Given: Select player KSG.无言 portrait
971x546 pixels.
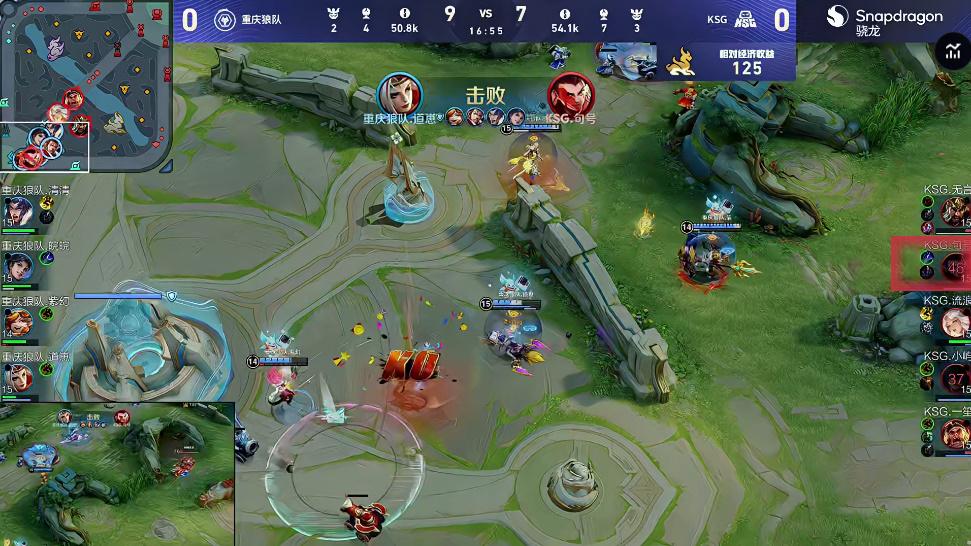Looking at the screenshot, I should pyautogui.click(x=953, y=211).
